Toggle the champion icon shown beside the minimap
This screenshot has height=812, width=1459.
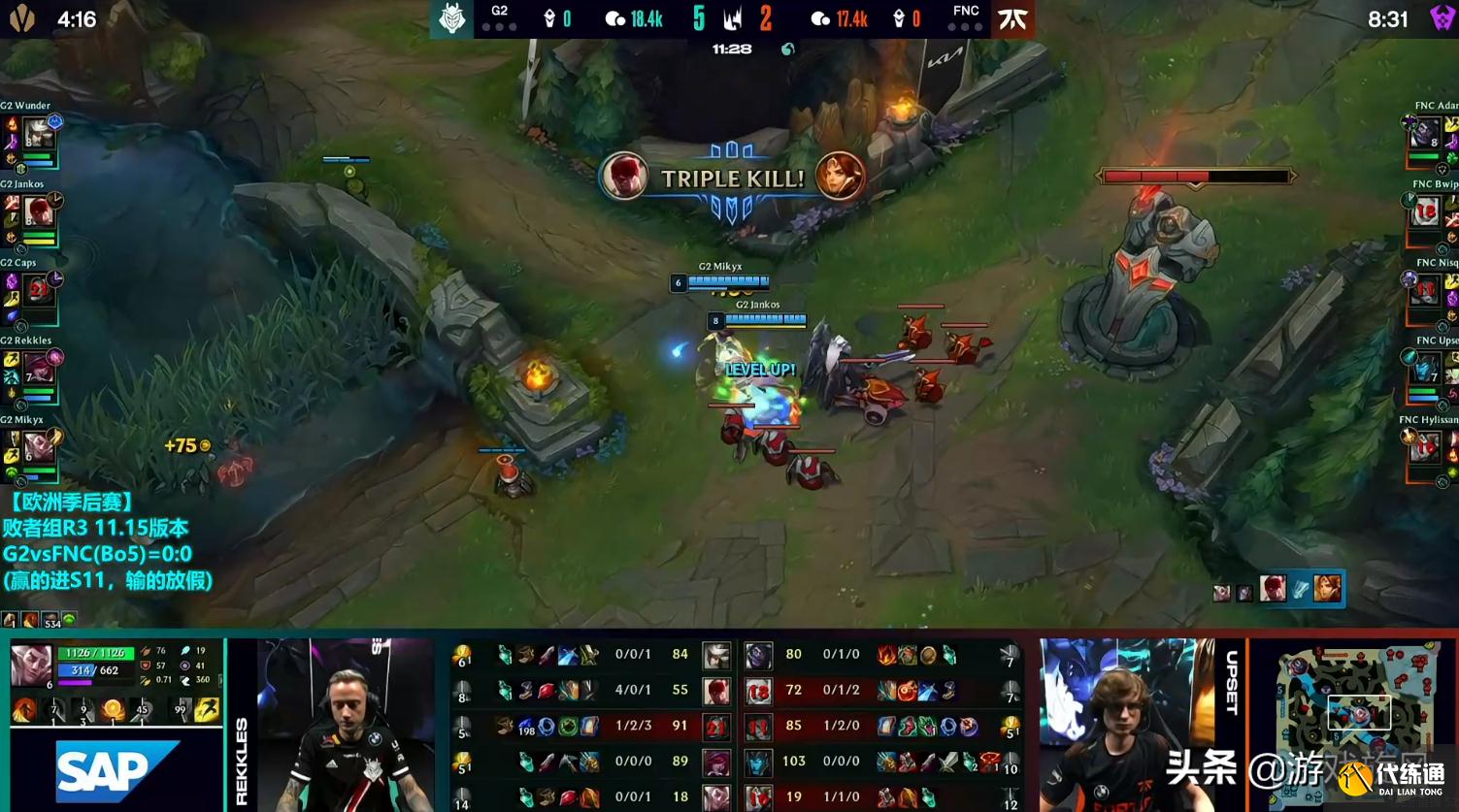point(1329,589)
